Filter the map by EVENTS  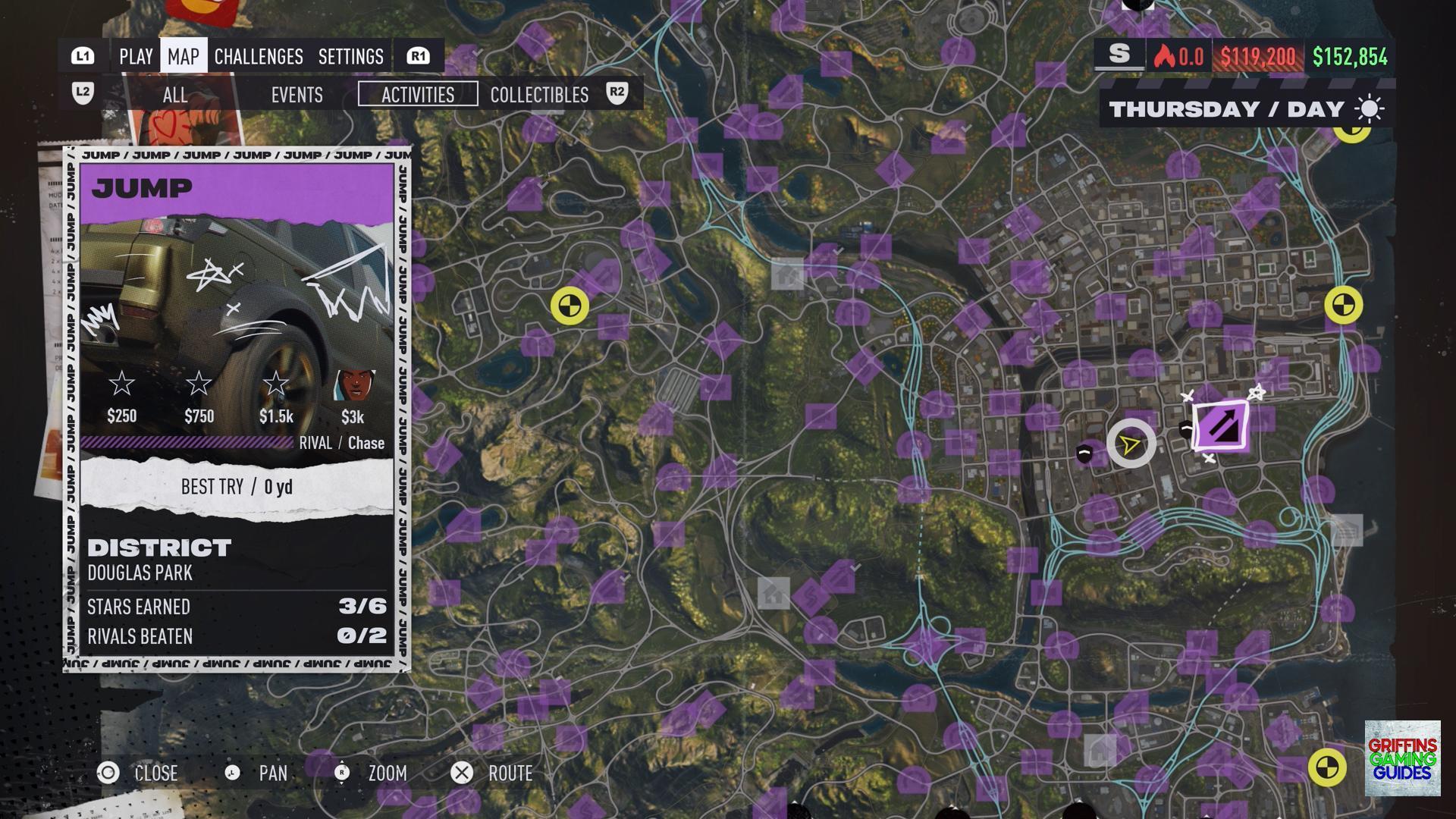(x=297, y=95)
